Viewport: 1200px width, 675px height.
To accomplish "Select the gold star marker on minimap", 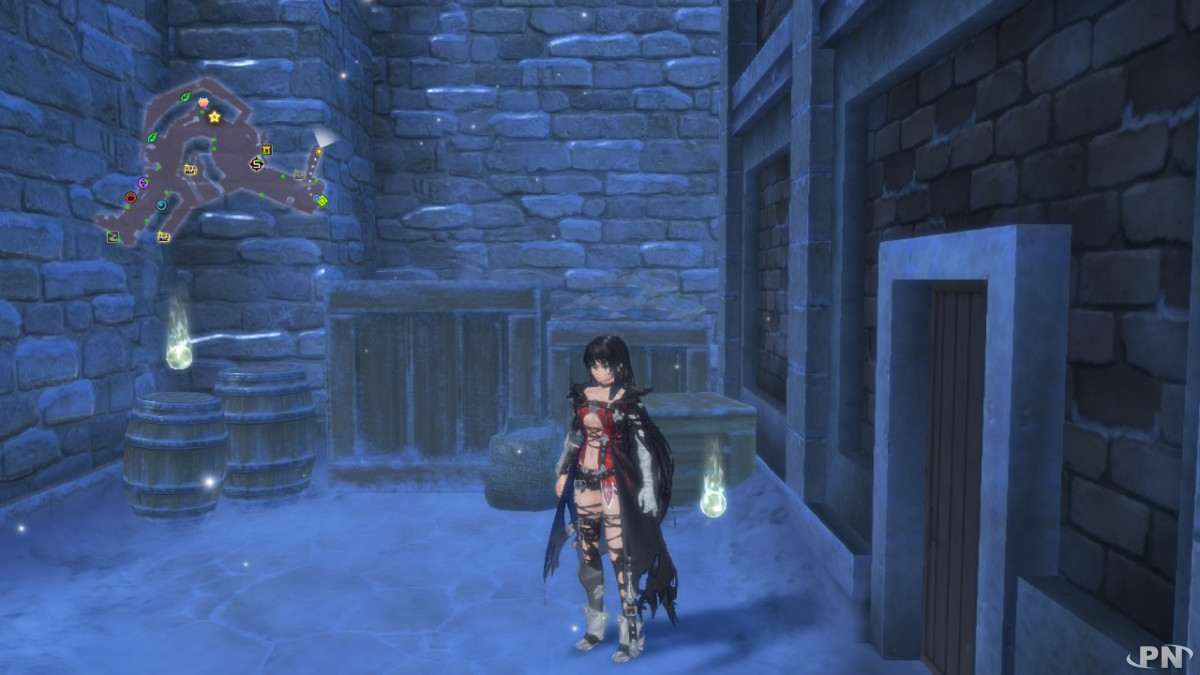I will (x=215, y=117).
